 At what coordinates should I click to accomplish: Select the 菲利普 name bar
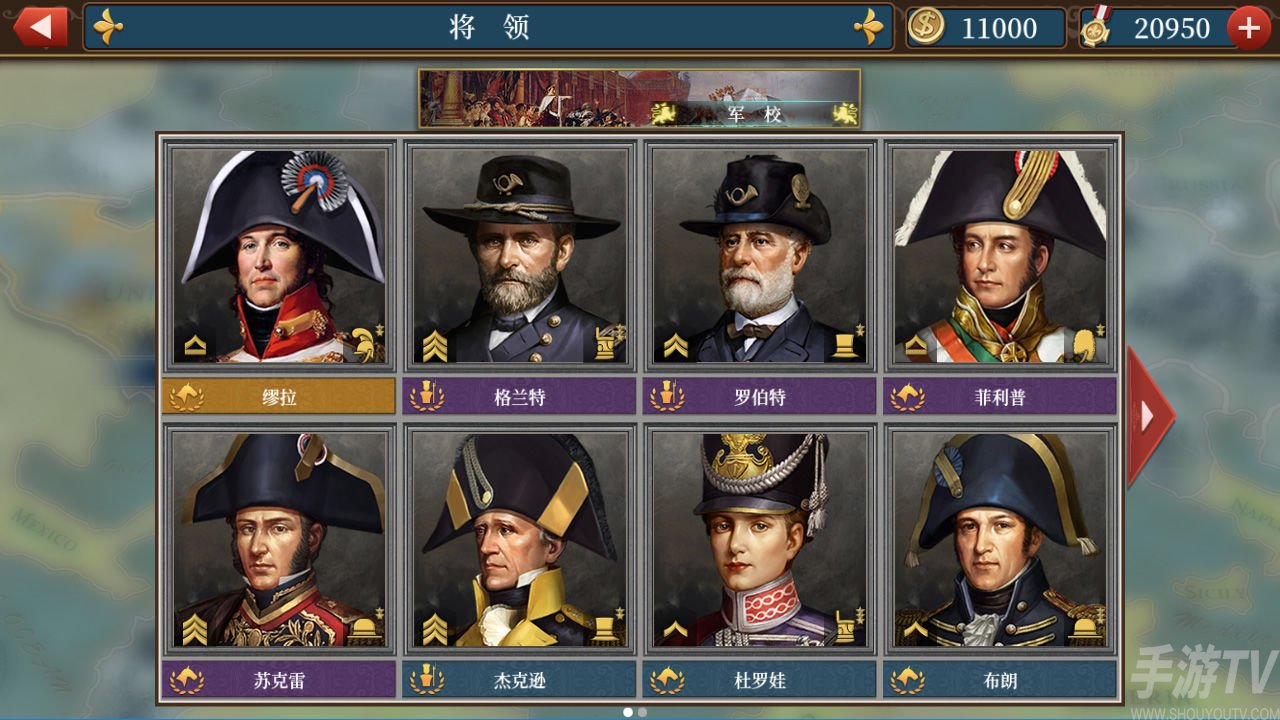tap(1000, 397)
